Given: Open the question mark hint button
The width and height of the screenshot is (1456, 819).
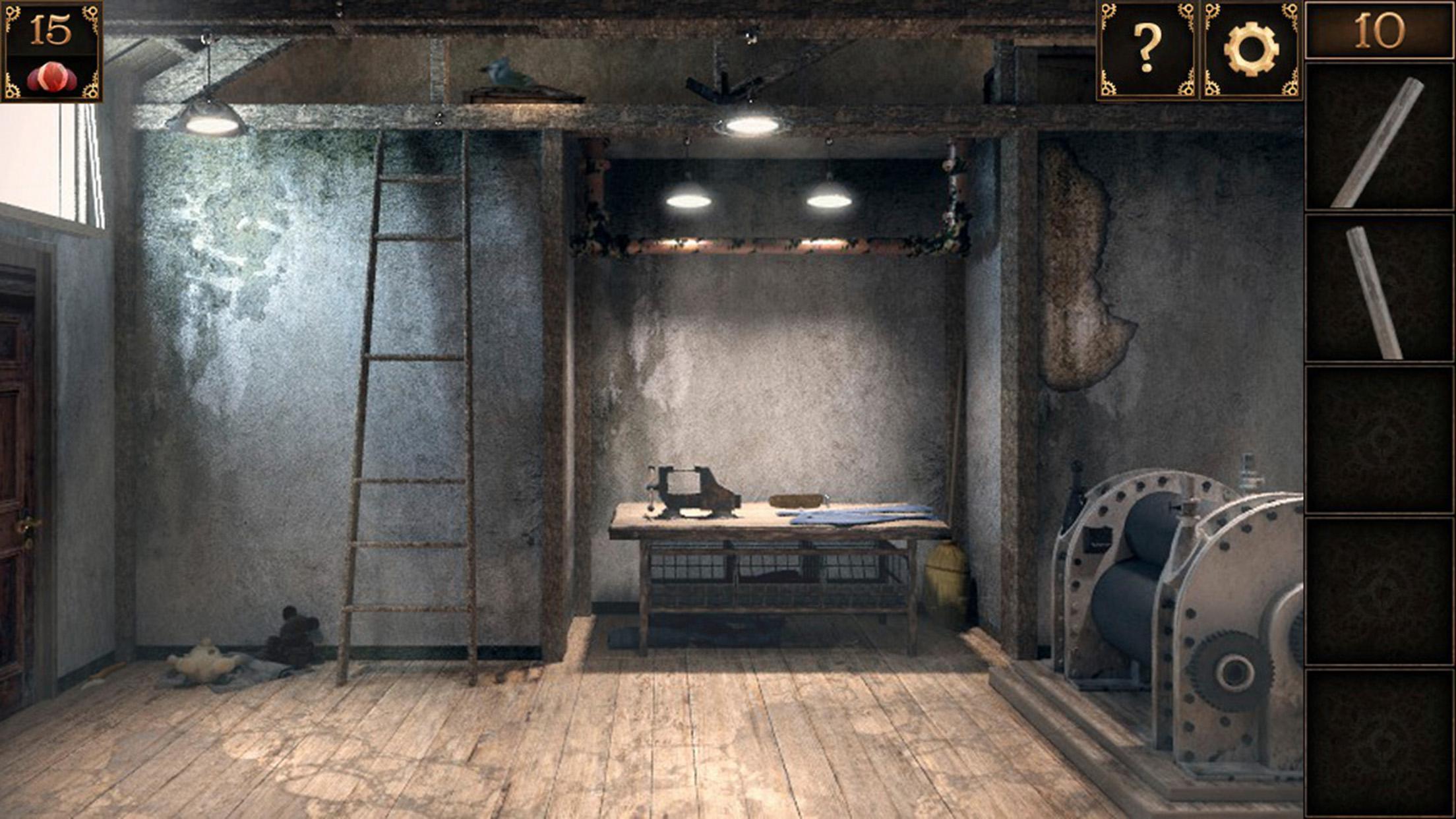Looking at the screenshot, I should click(x=1147, y=50).
